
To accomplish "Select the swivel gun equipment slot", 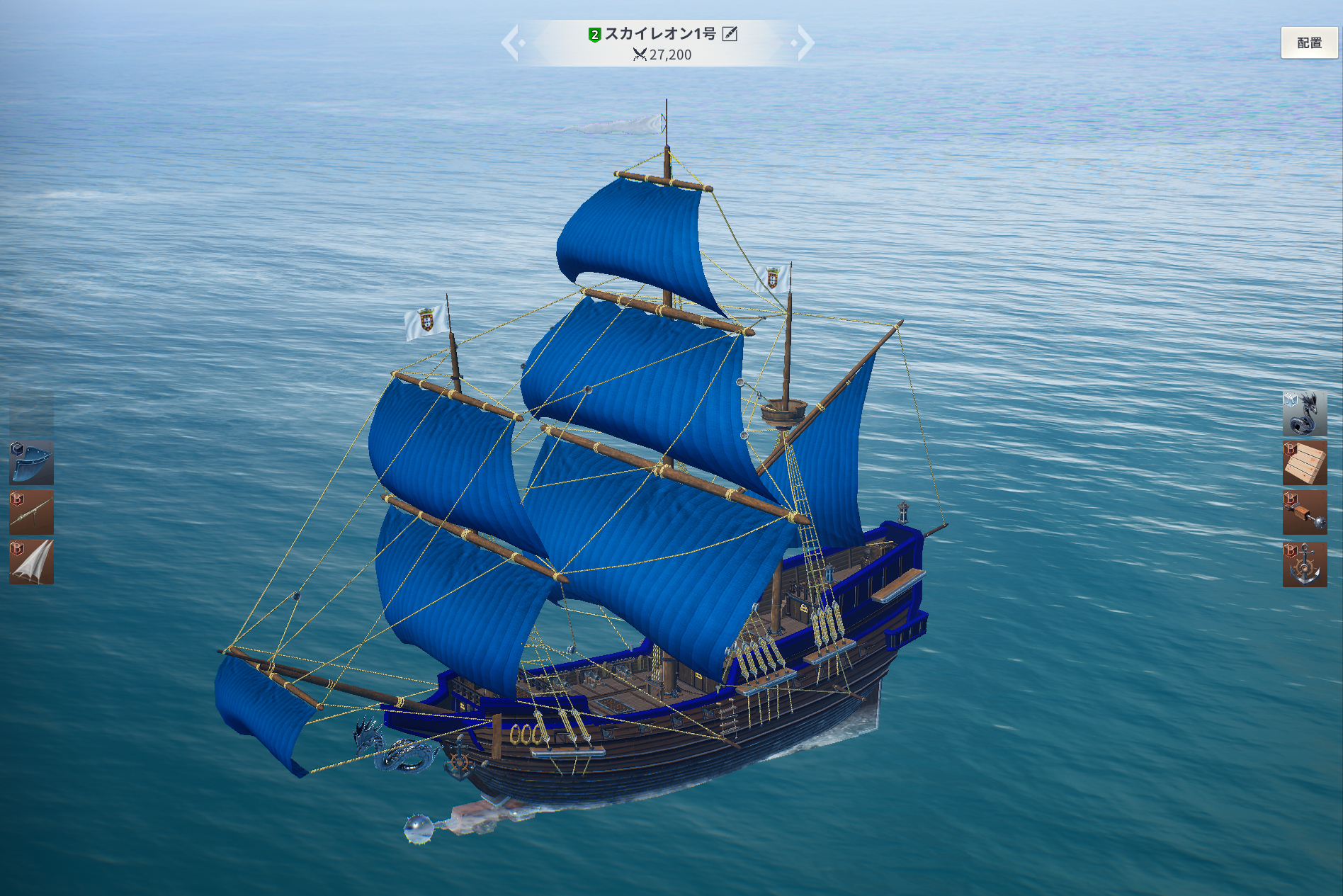I will pos(31,512).
